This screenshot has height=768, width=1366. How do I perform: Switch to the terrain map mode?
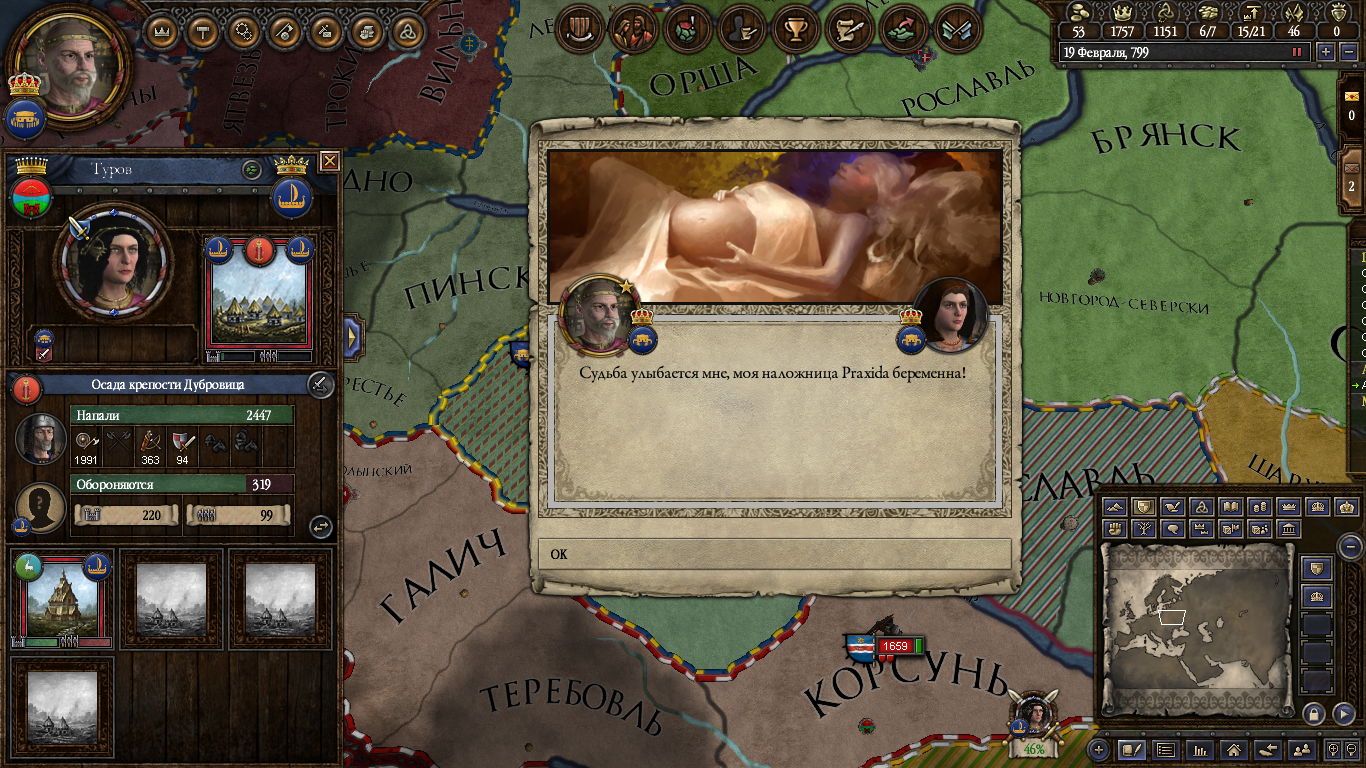[1115, 508]
